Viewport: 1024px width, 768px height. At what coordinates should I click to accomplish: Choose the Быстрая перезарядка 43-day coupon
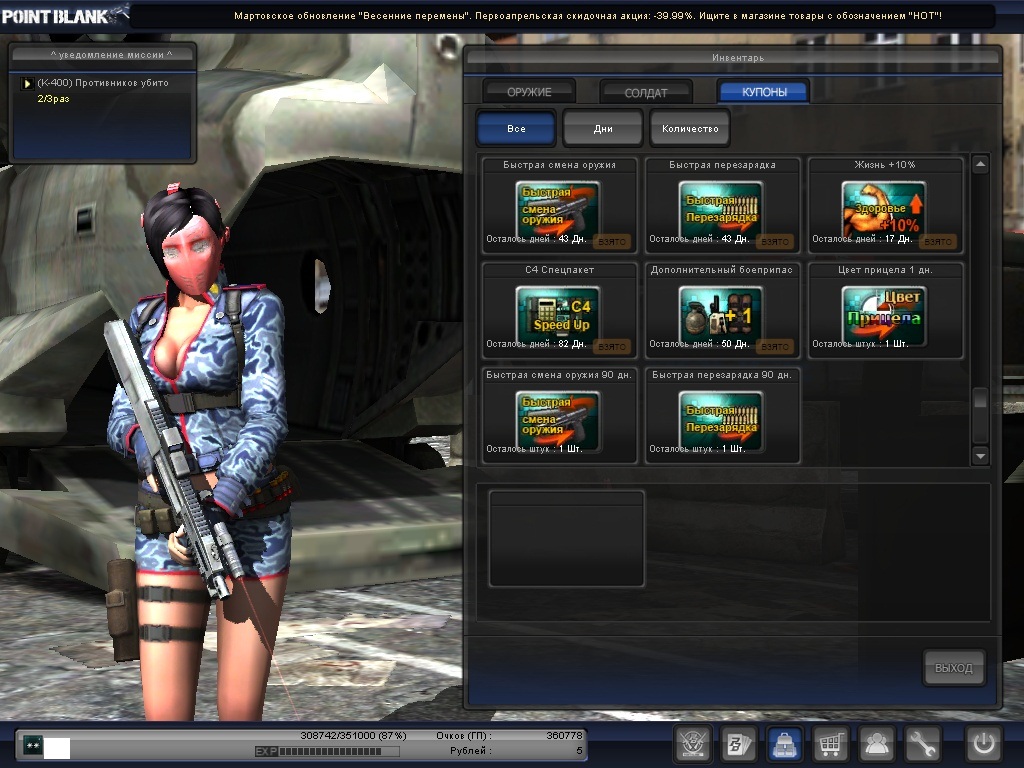pos(721,210)
